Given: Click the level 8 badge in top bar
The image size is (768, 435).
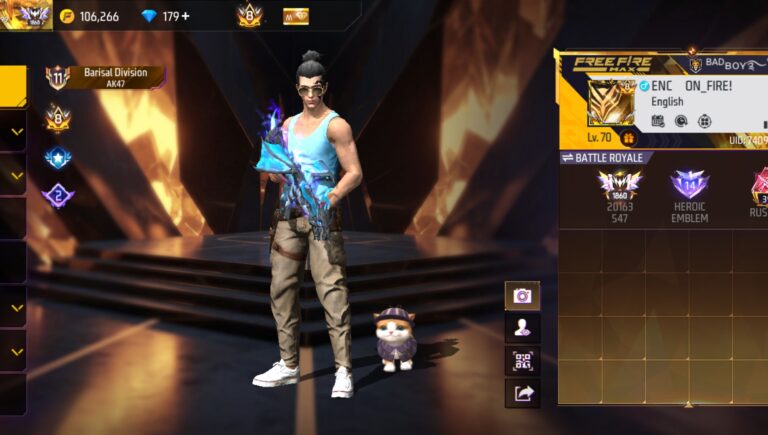Looking at the screenshot, I should [x=249, y=15].
